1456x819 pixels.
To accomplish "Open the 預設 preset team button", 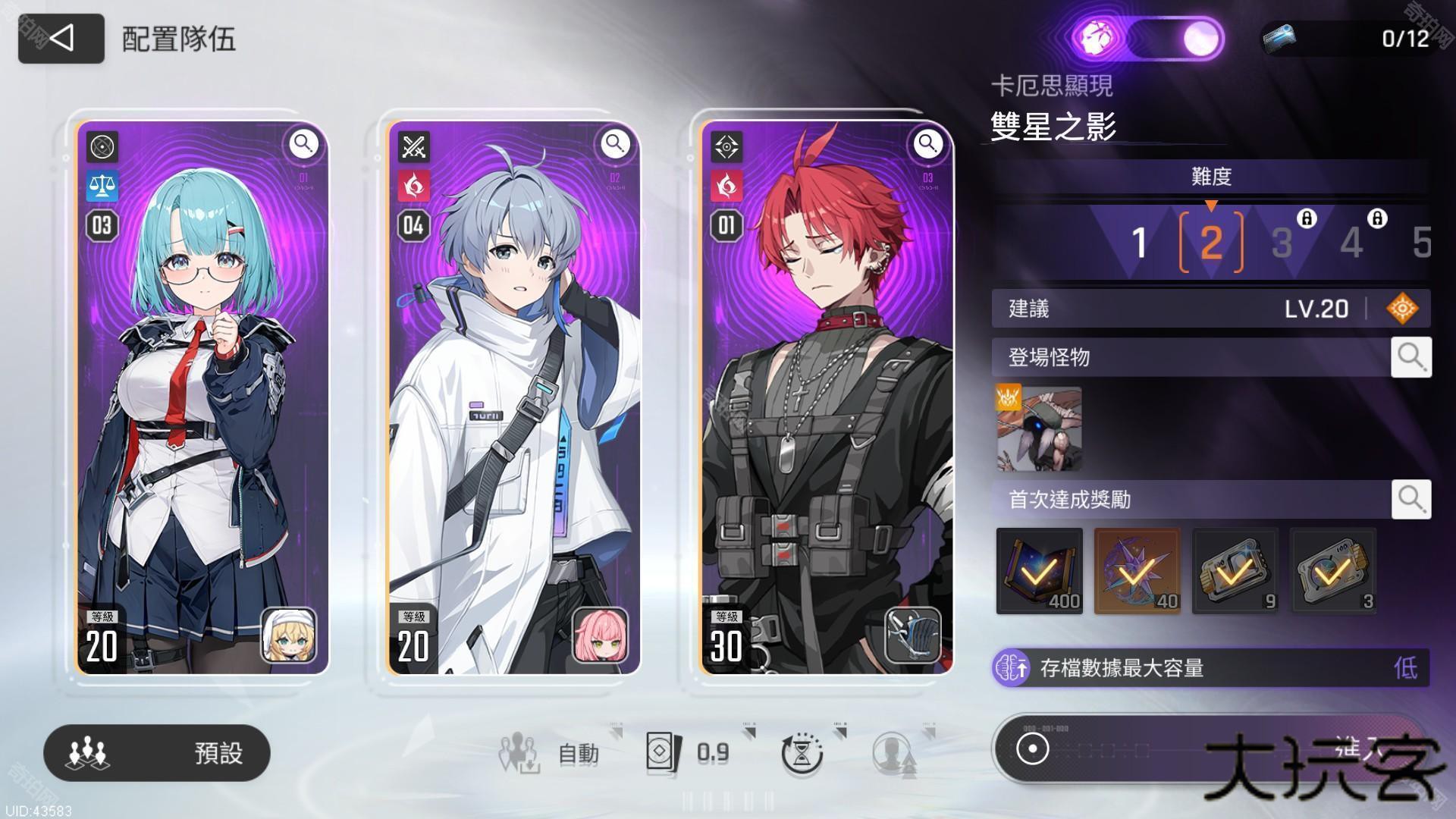I will [157, 752].
